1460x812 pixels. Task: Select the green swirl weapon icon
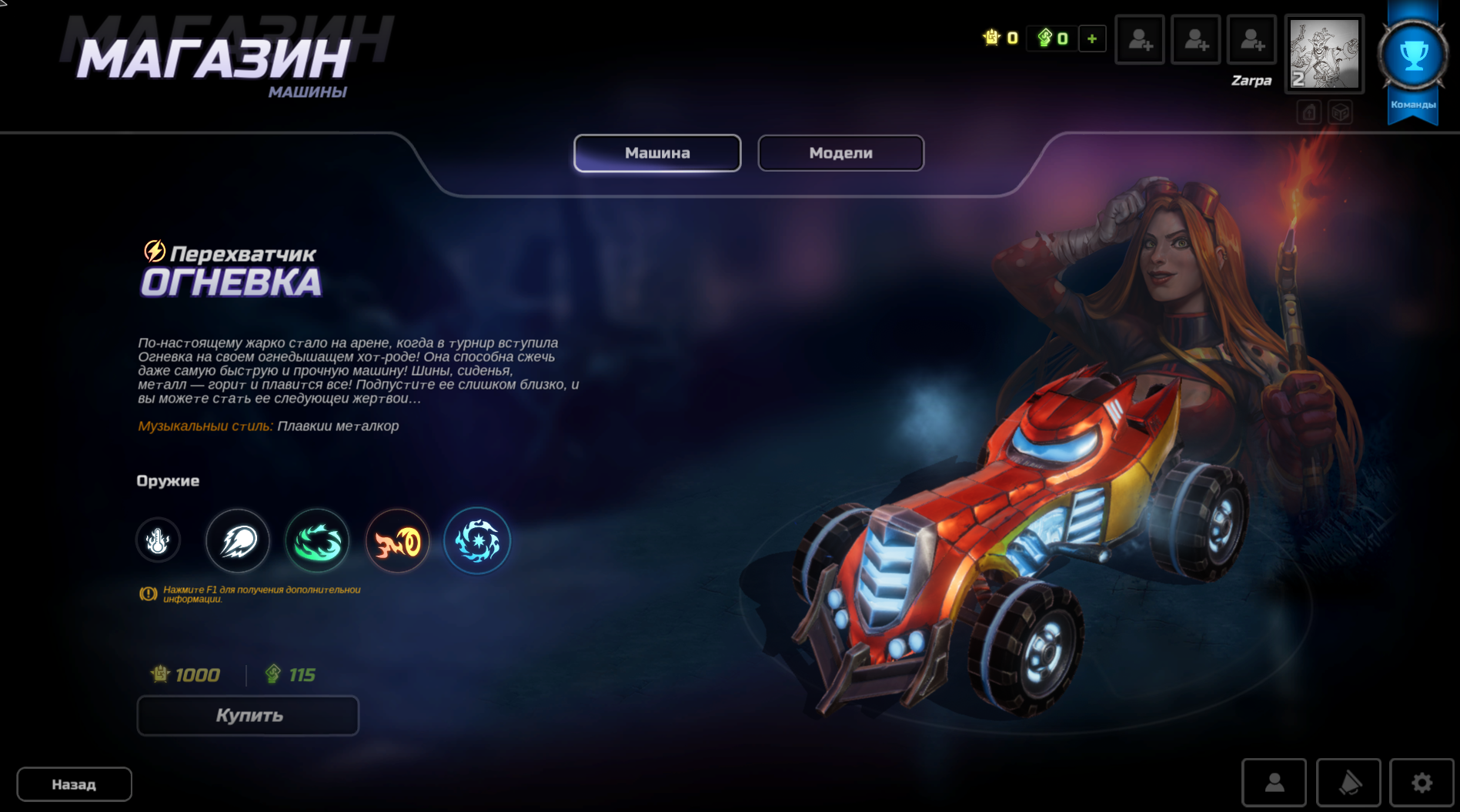pyautogui.click(x=317, y=541)
